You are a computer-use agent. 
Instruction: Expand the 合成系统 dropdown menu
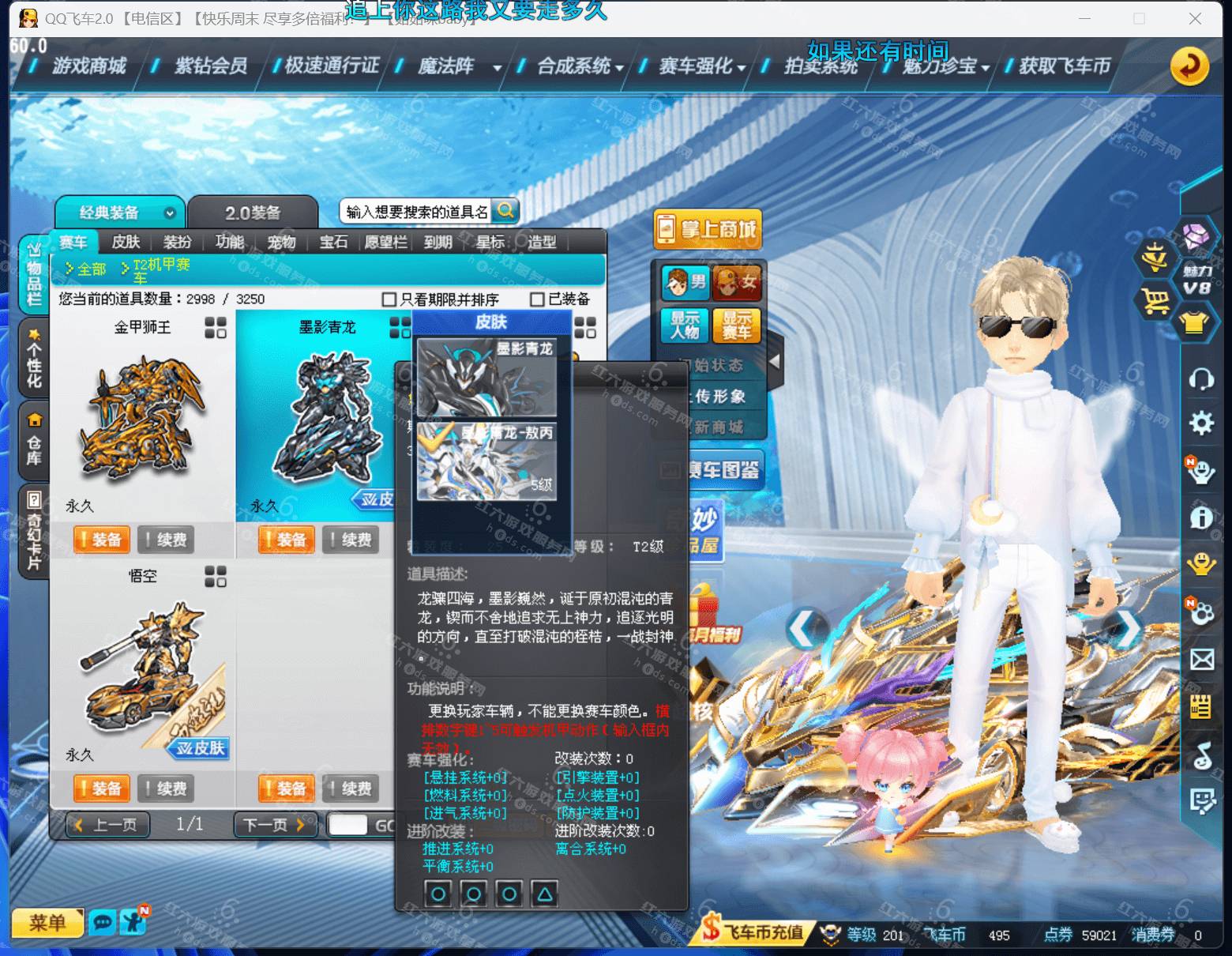tap(621, 67)
